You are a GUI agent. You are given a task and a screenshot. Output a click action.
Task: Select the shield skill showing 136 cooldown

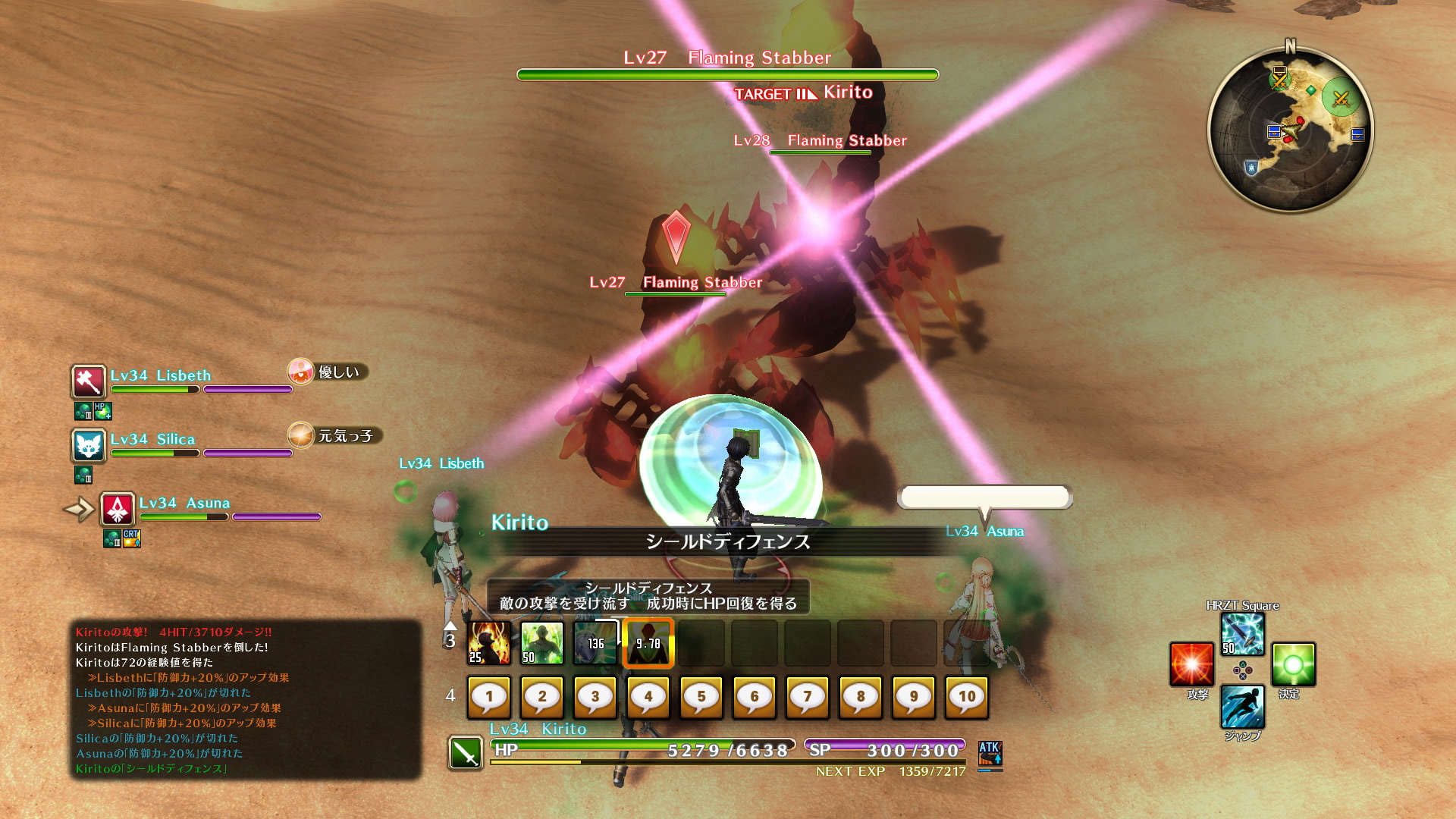pyautogui.click(x=595, y=643)
